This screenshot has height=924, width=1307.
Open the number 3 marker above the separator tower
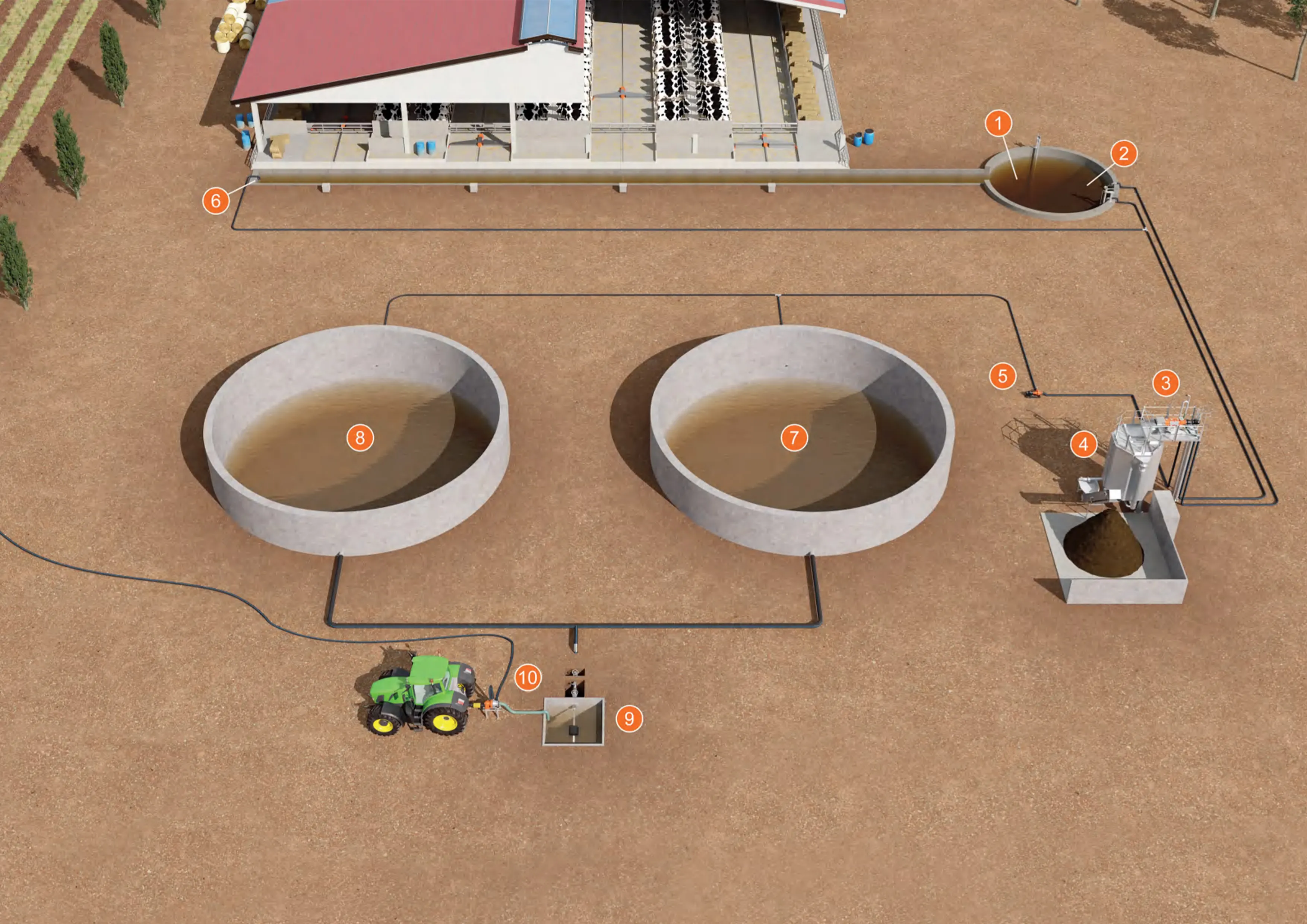1166,383
